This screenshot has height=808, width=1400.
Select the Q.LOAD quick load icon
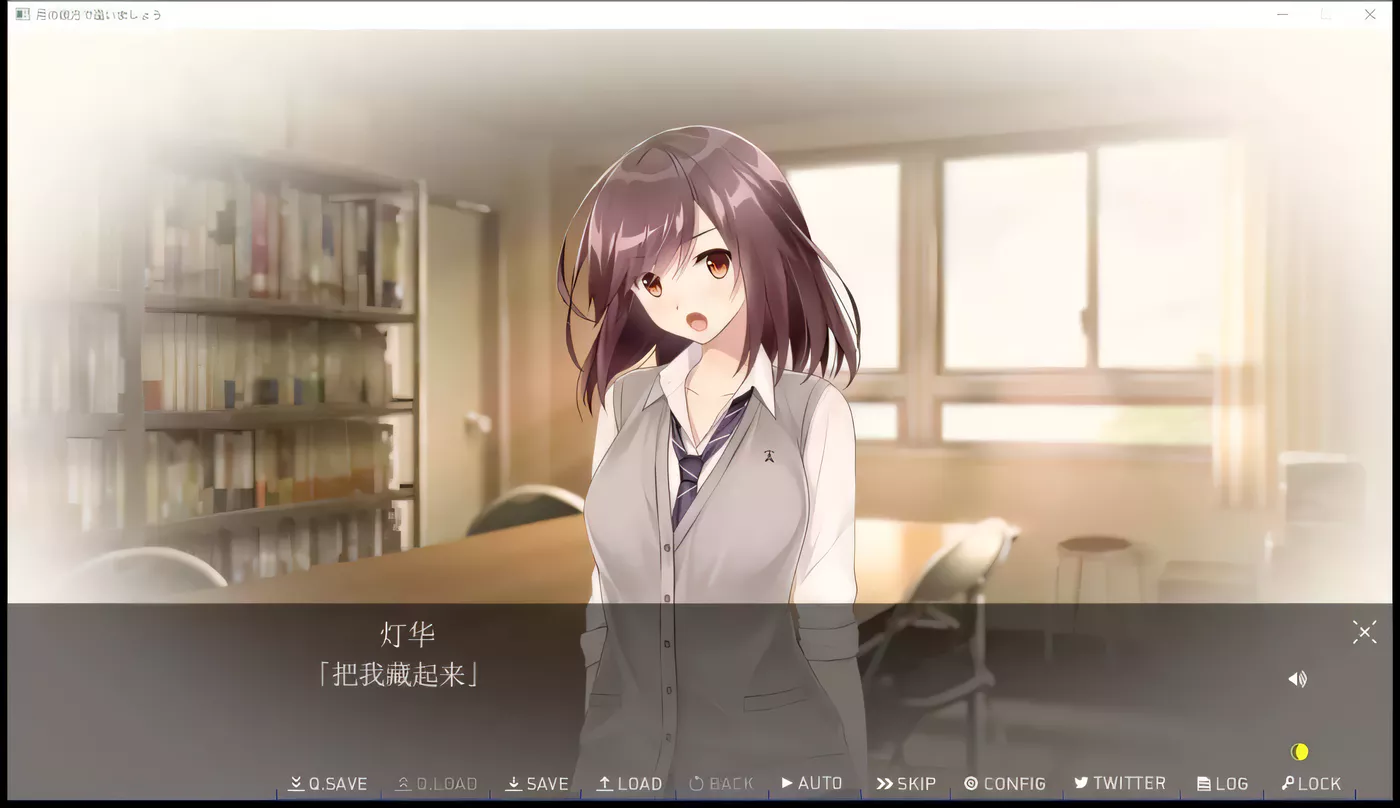[x=403, y=782]
